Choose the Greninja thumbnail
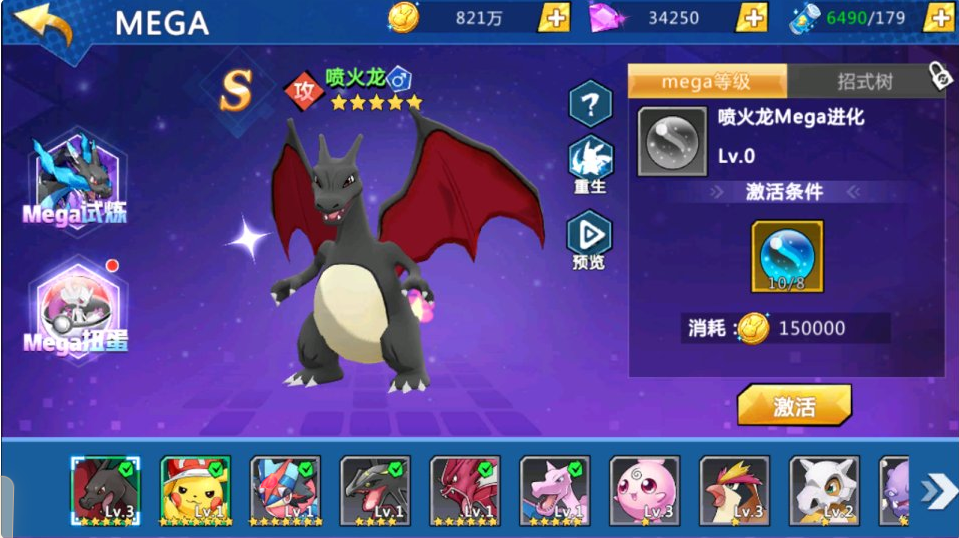959x538 pixels. point(285,490)
